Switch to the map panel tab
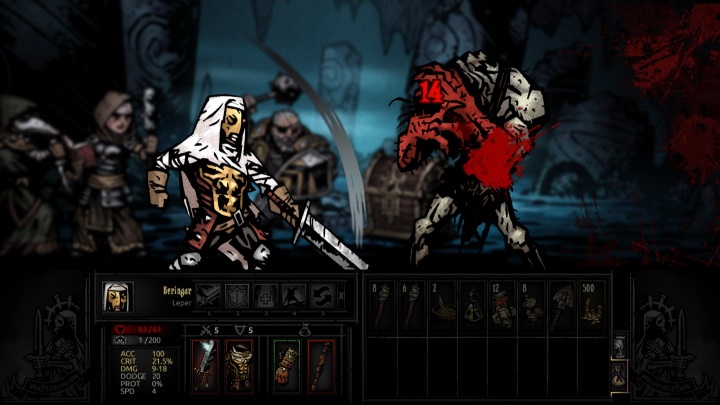The image size is (720, 405). click(619, 345)
